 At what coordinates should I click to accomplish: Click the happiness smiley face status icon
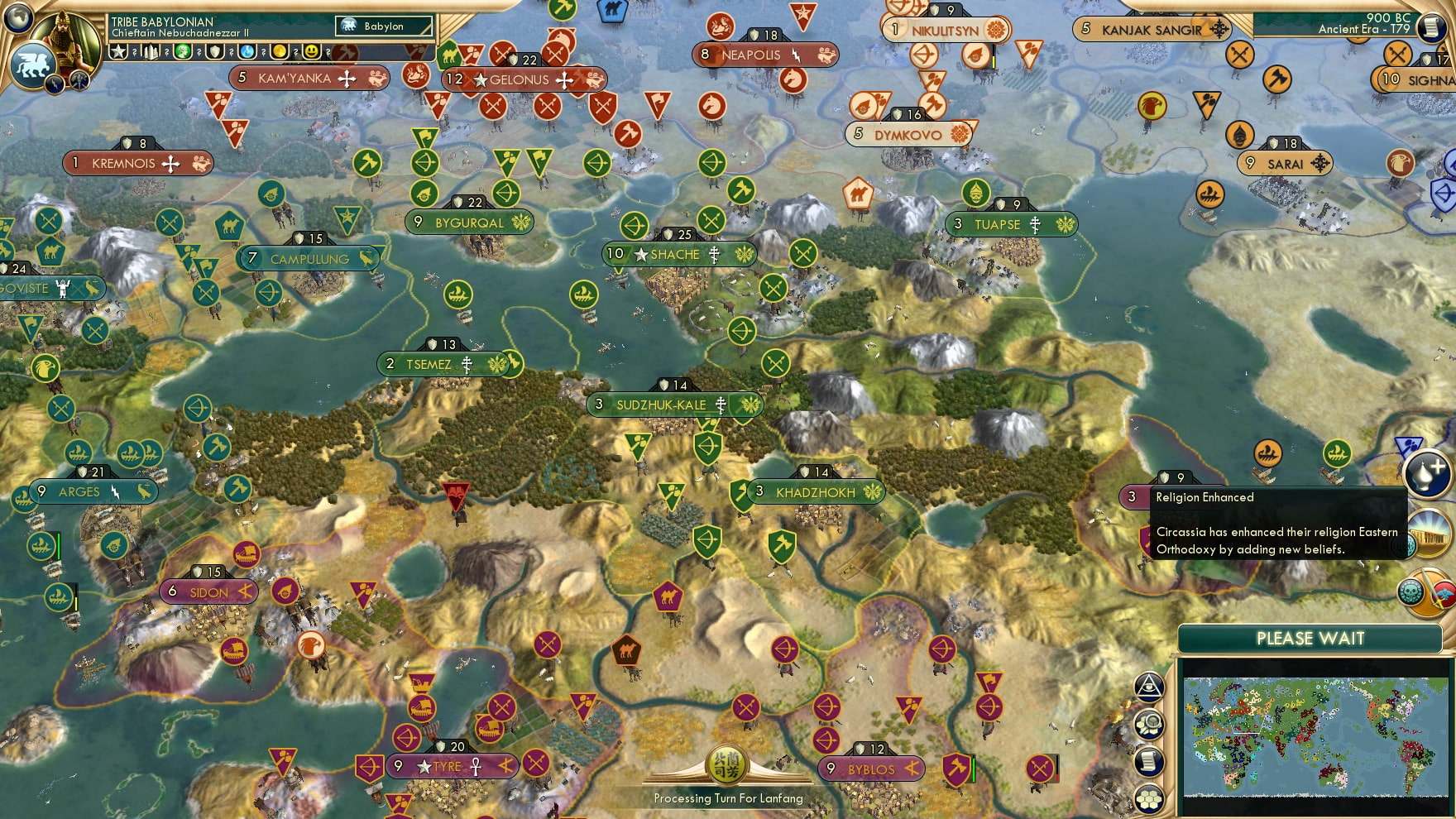[x=310, y=51]
